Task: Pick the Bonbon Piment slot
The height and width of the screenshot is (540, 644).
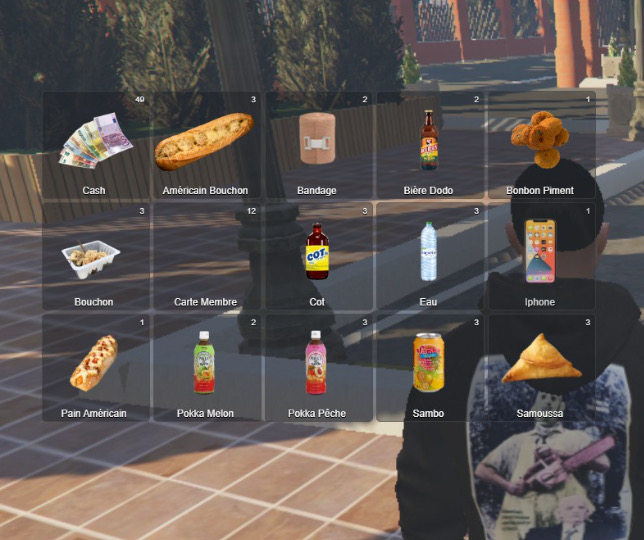Action: click(540, 146)
